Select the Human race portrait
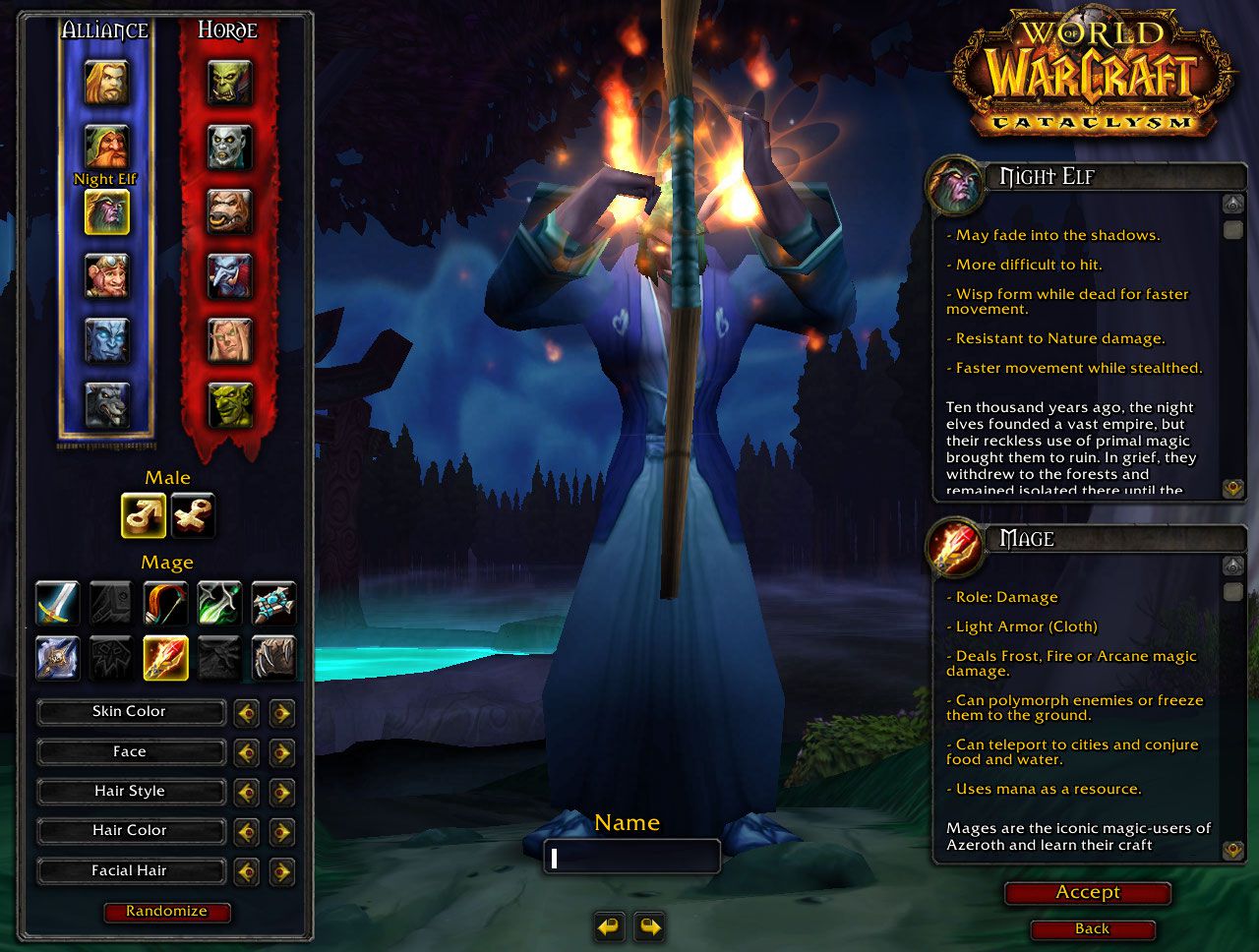1259x952 pixels. coord(106,83)
